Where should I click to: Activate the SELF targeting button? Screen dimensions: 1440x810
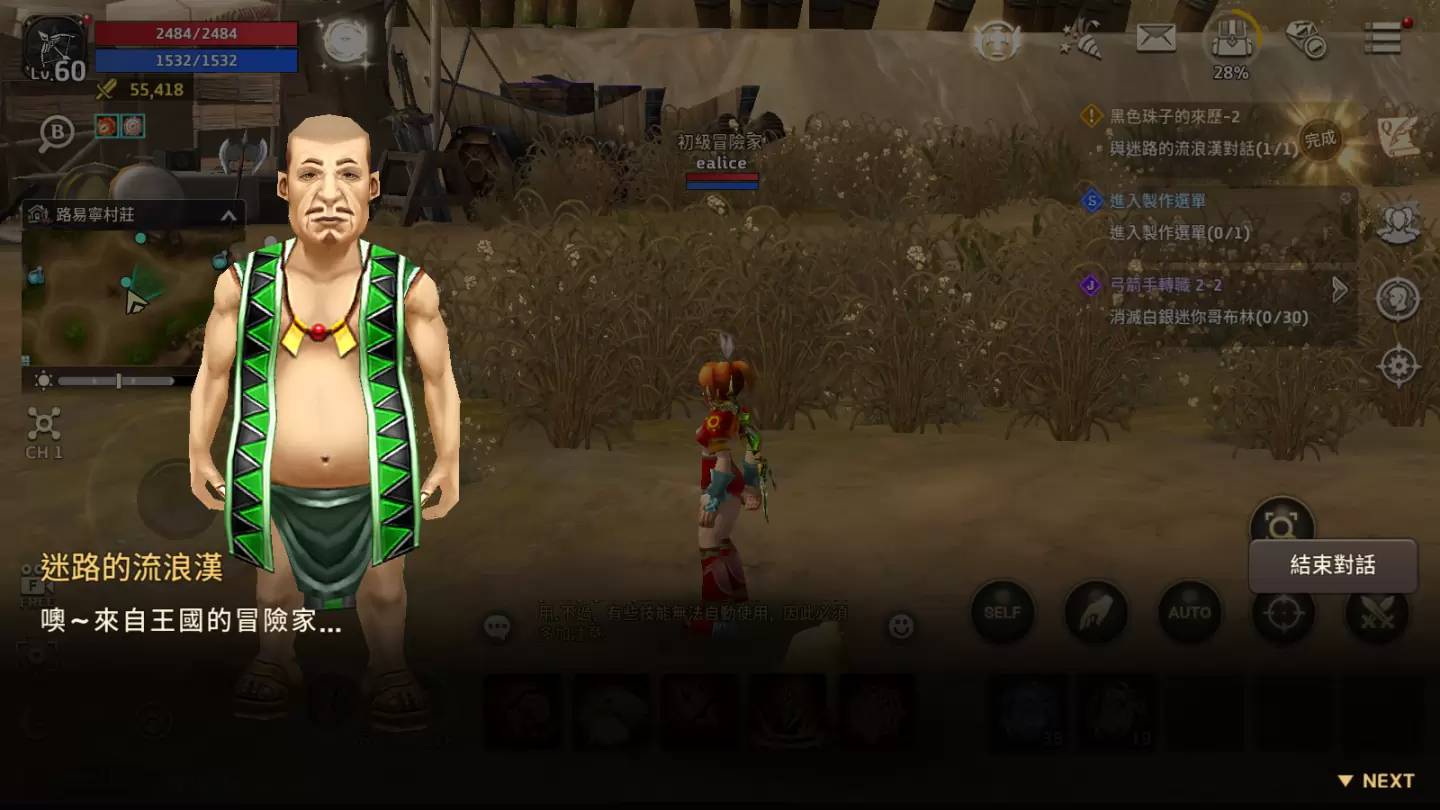click(1002, 612)
